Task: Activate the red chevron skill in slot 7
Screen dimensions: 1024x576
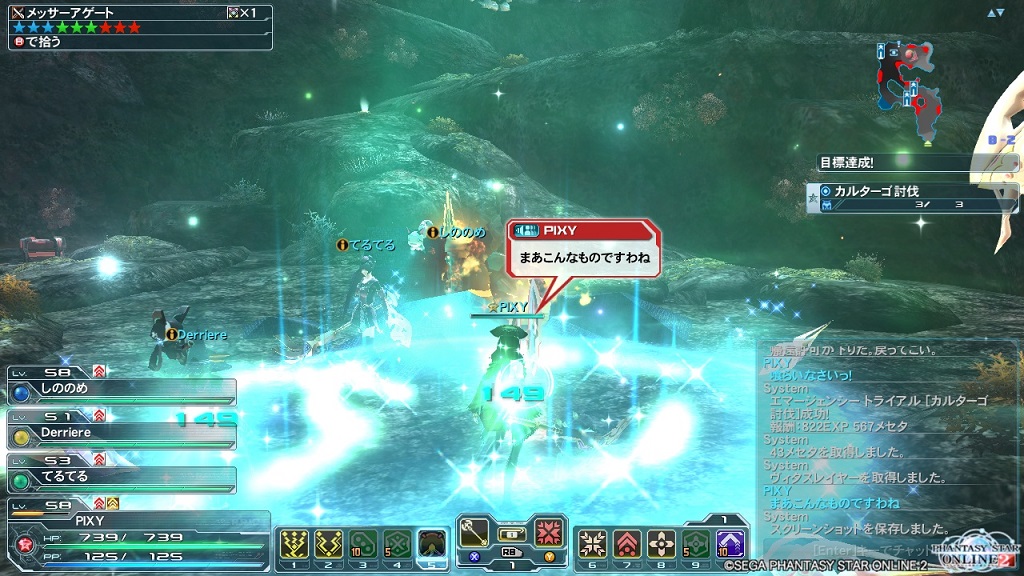Action: point(627,543)
